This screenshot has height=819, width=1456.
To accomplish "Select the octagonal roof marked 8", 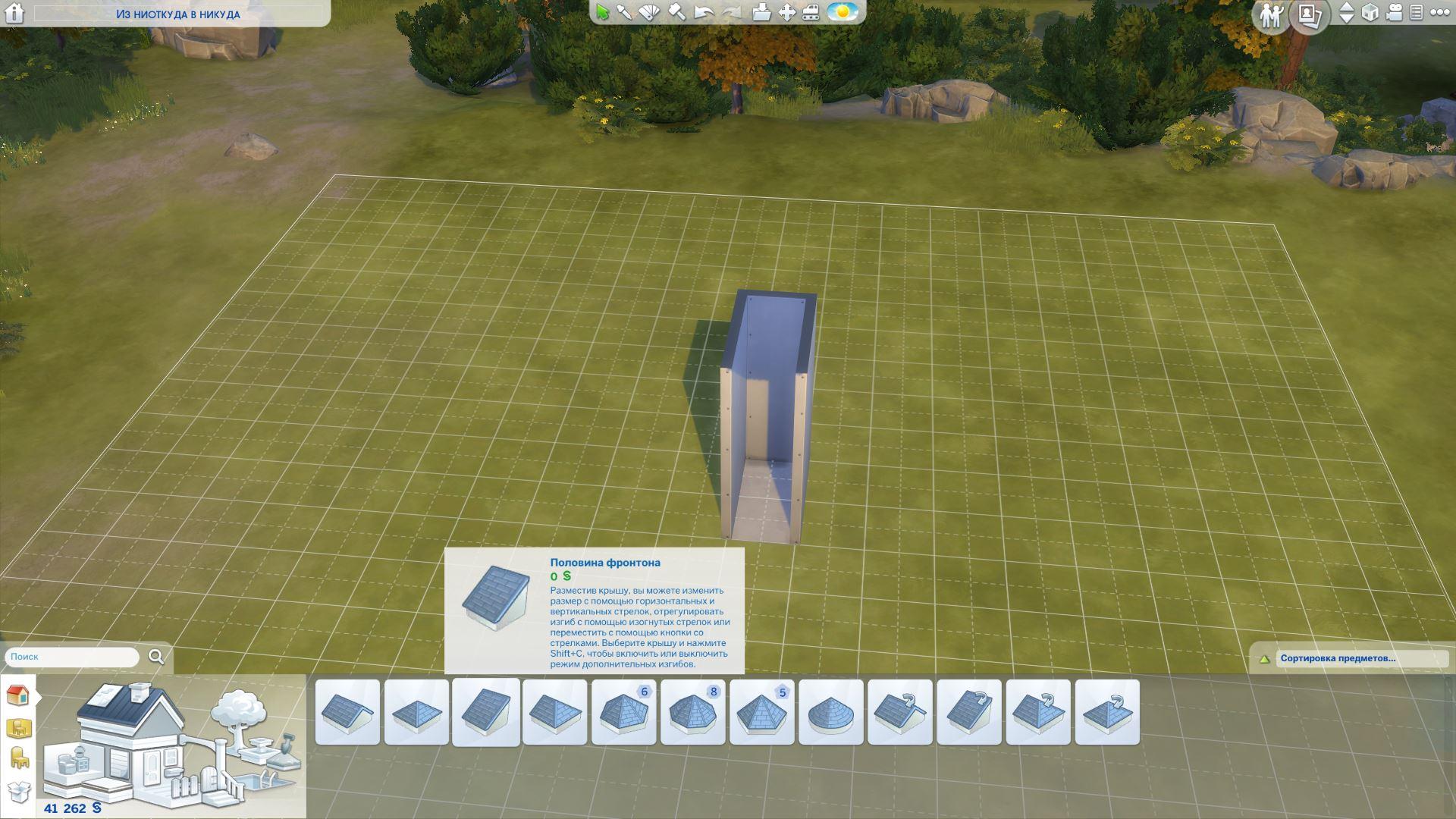I will pos(693,713).
